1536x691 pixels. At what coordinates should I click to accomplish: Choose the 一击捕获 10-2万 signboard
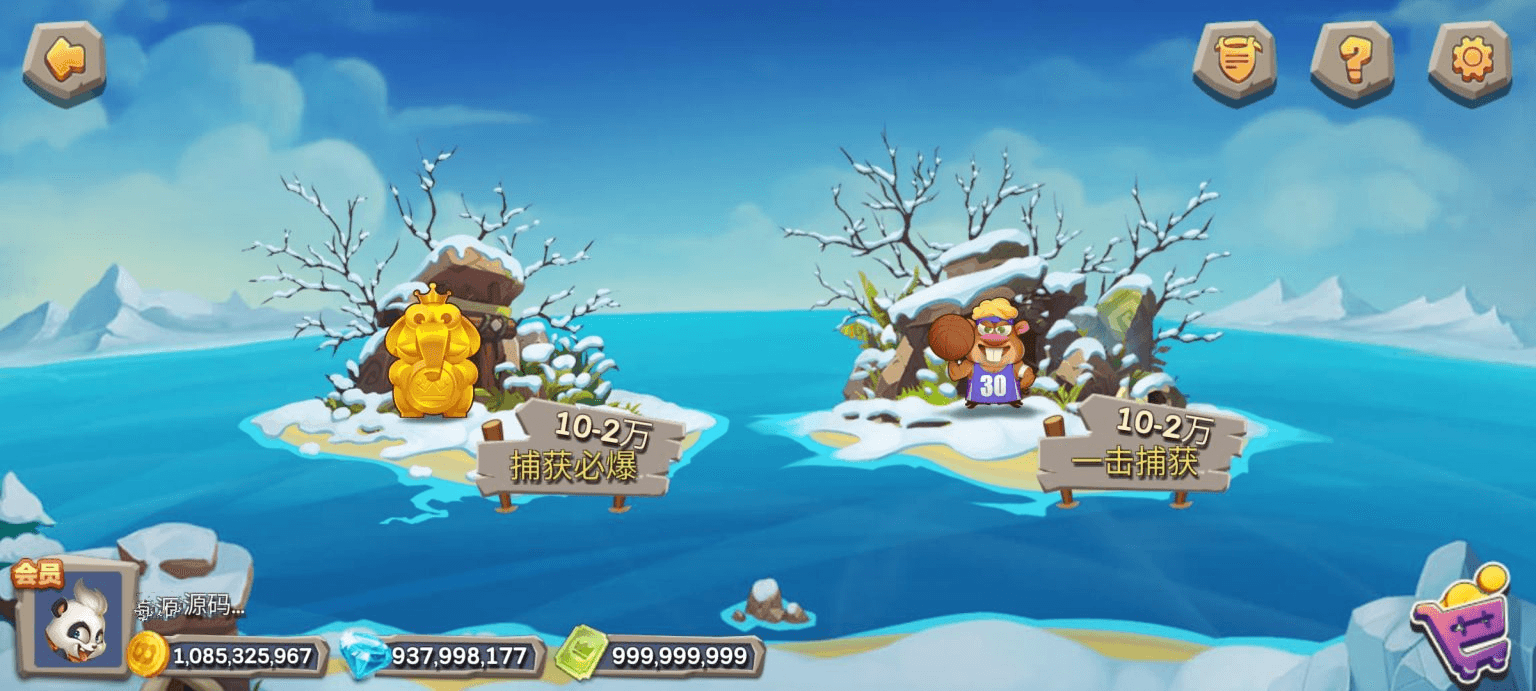[1141, 447]
